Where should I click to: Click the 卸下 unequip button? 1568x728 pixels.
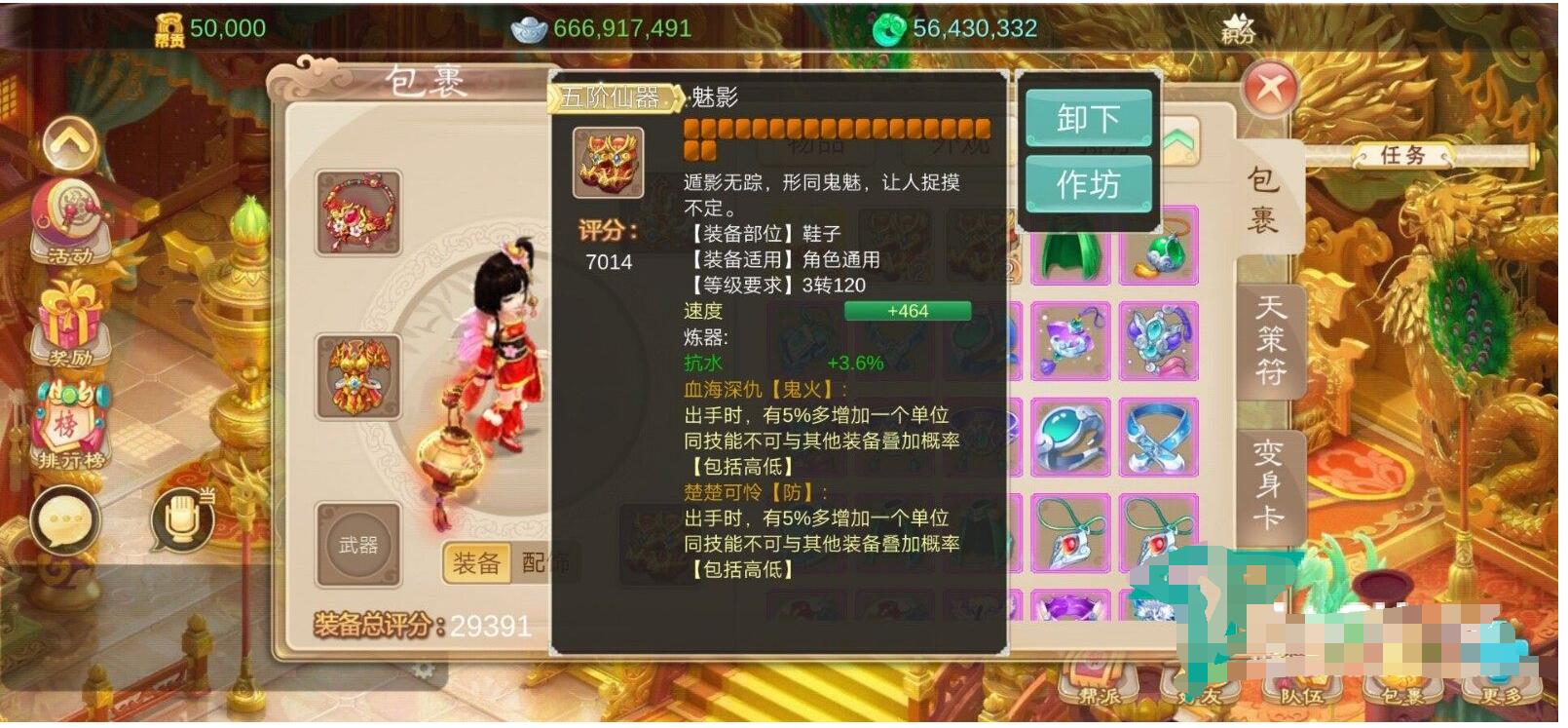(1088, 119)
